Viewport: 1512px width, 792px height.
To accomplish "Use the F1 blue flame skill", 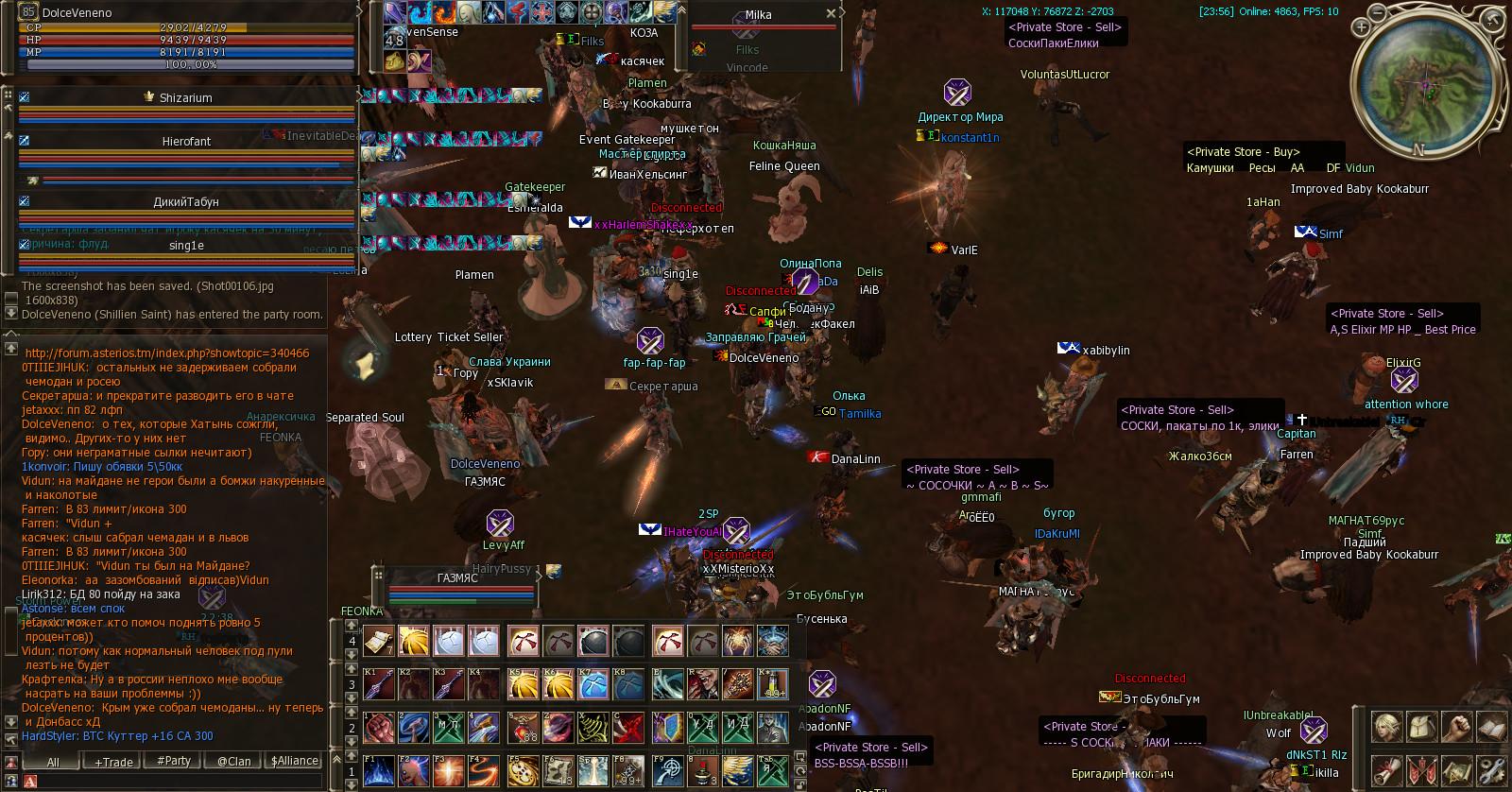I will click(378, 769).
